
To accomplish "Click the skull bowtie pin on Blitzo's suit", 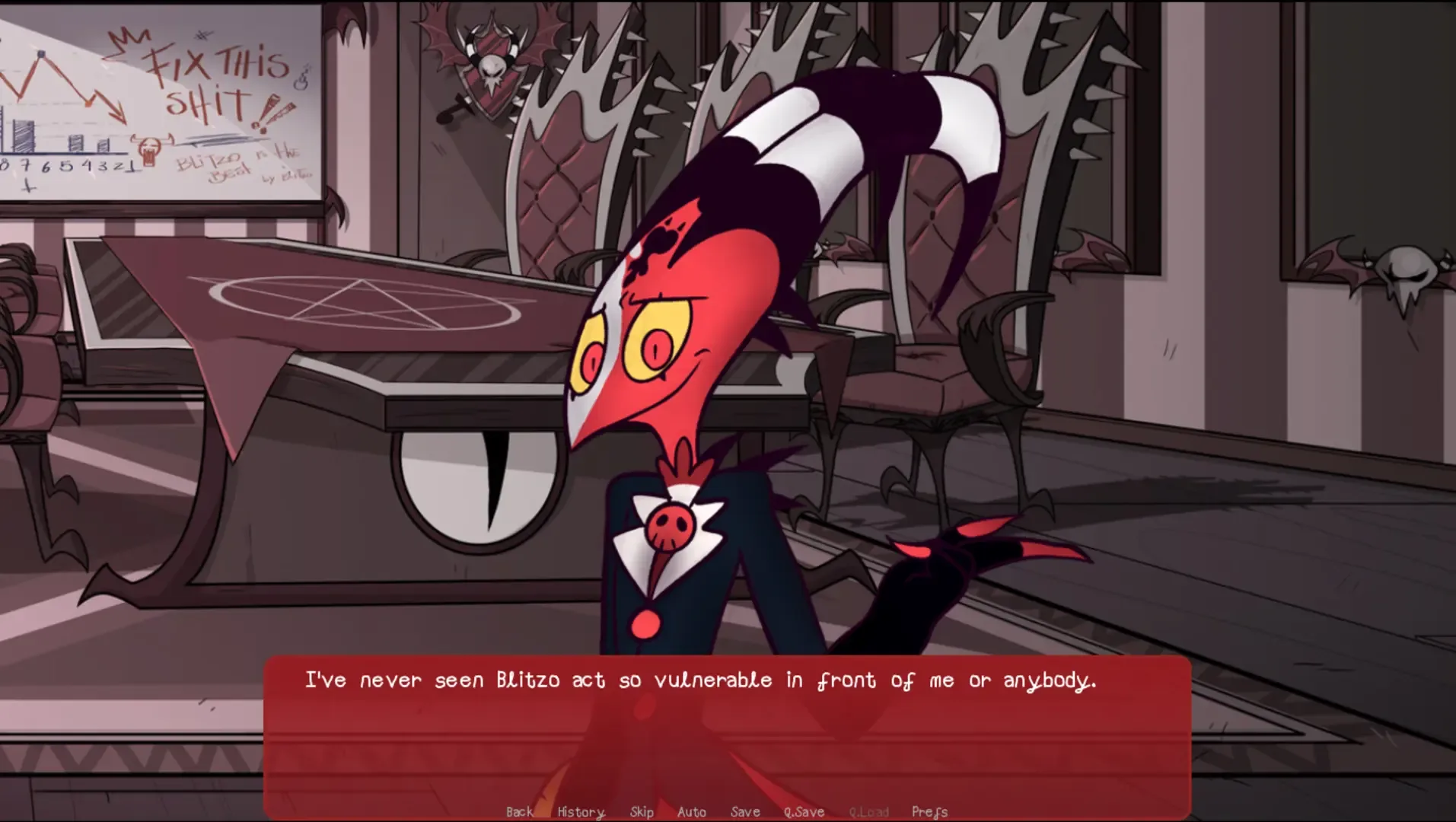I will (668, 525).
